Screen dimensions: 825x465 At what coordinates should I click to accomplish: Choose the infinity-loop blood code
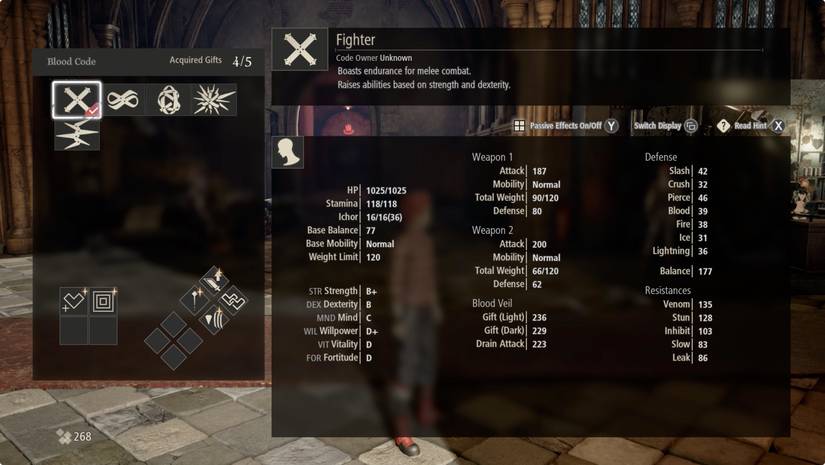click(120, 100)
